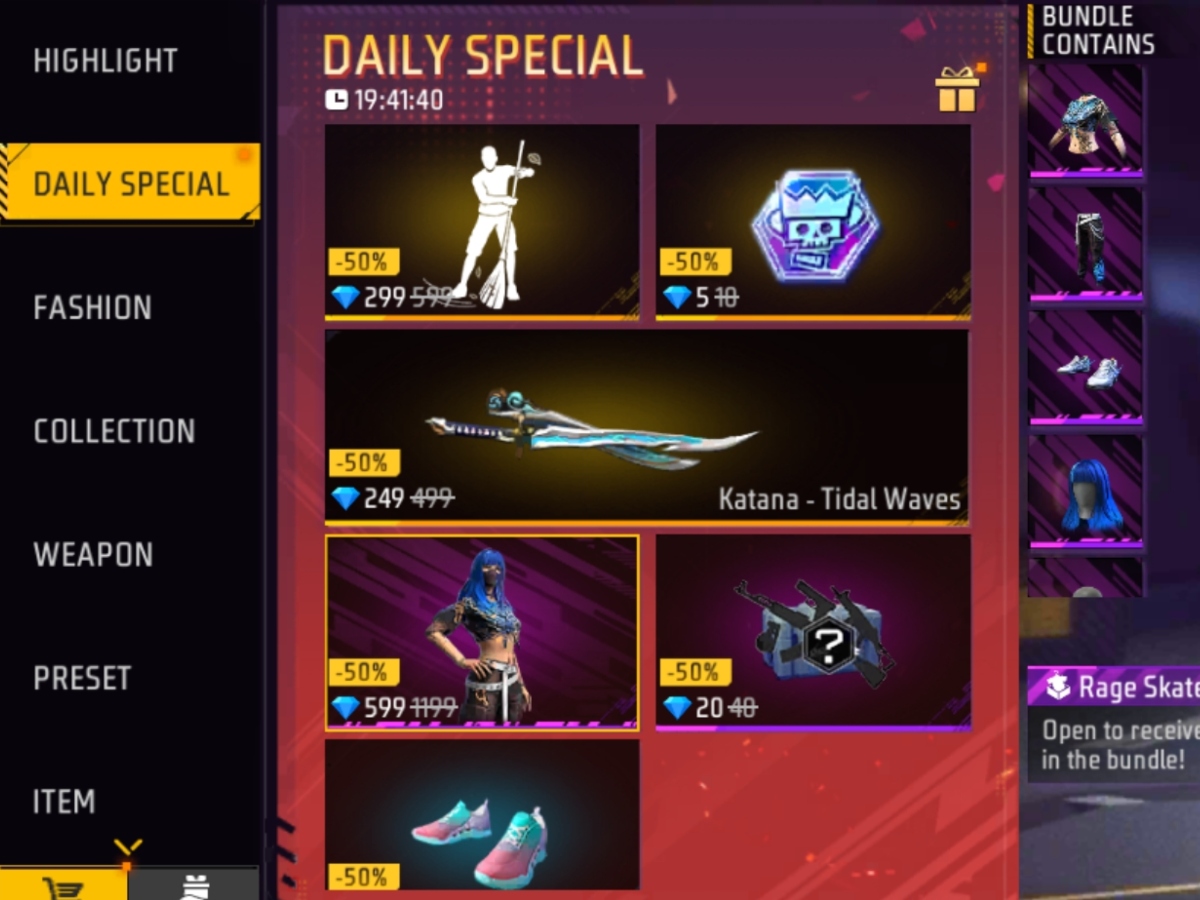
Task: Go to the Preset category
Action: [x=82, y=678]
